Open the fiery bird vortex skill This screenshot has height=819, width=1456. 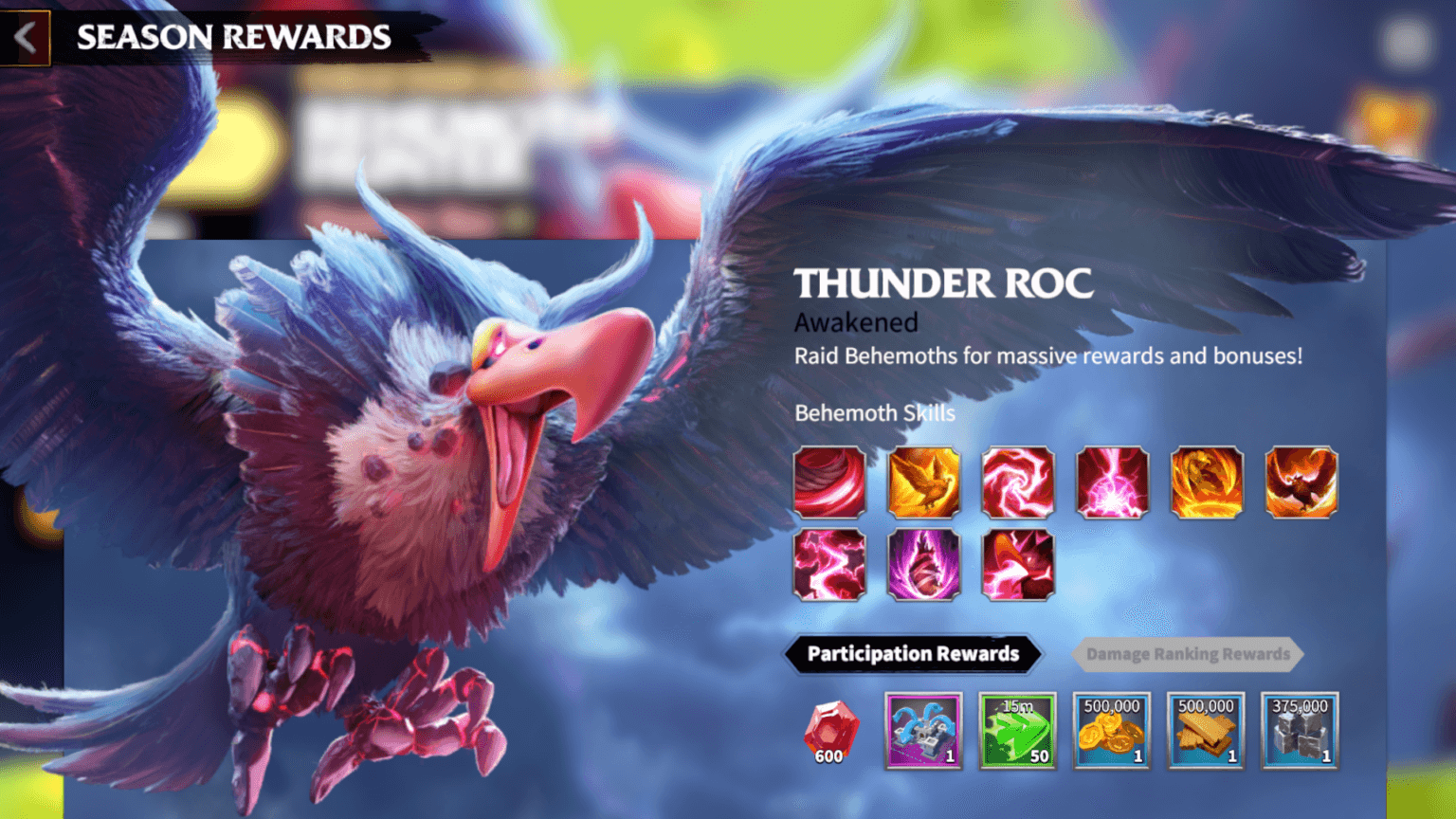coord(1207,482)
